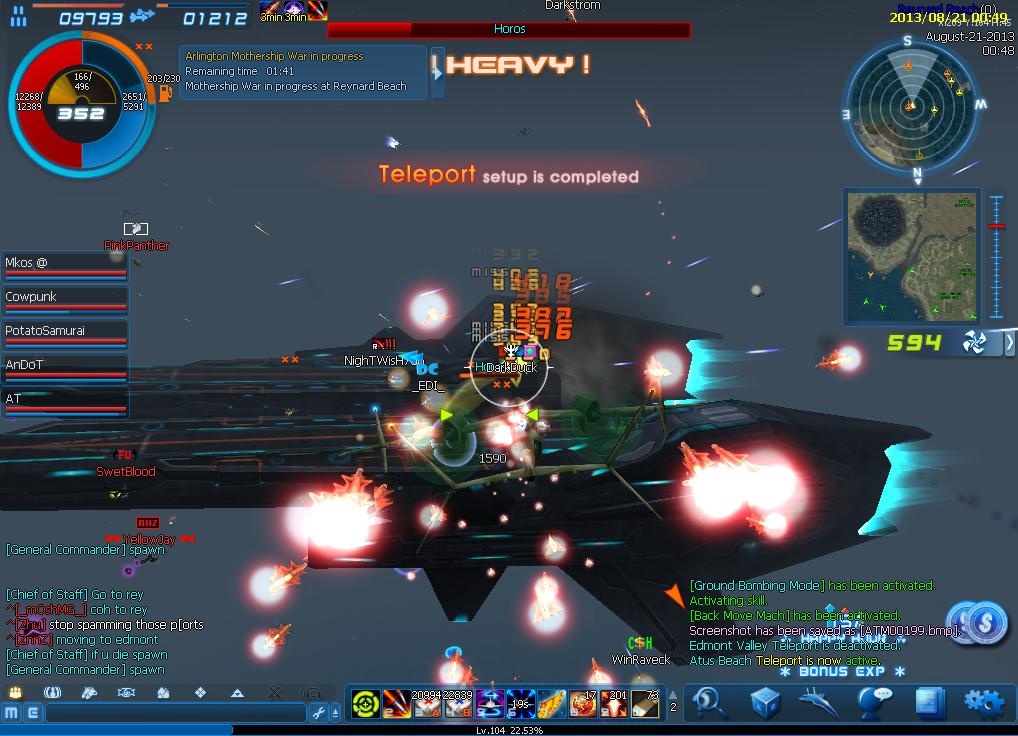Select party member Mkos @
This screenshot has width=1018, height=736.
tap(65, 265)
